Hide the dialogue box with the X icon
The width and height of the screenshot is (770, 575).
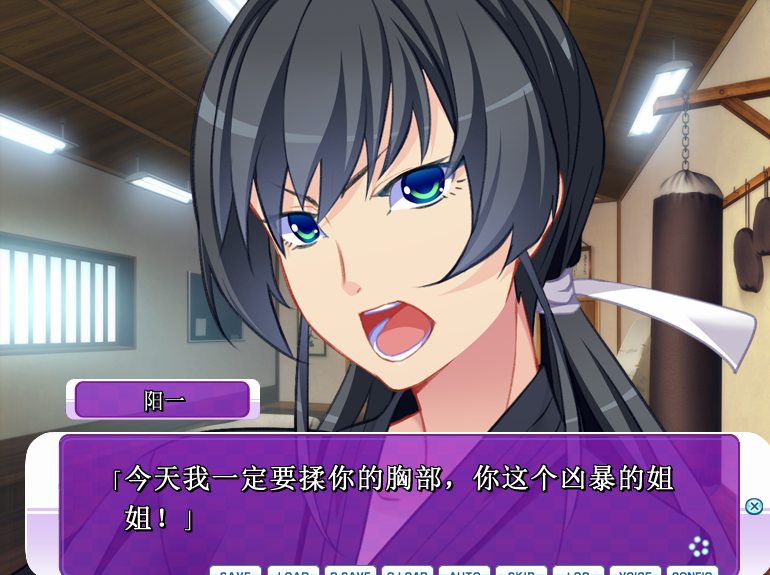tap(754, 506)
